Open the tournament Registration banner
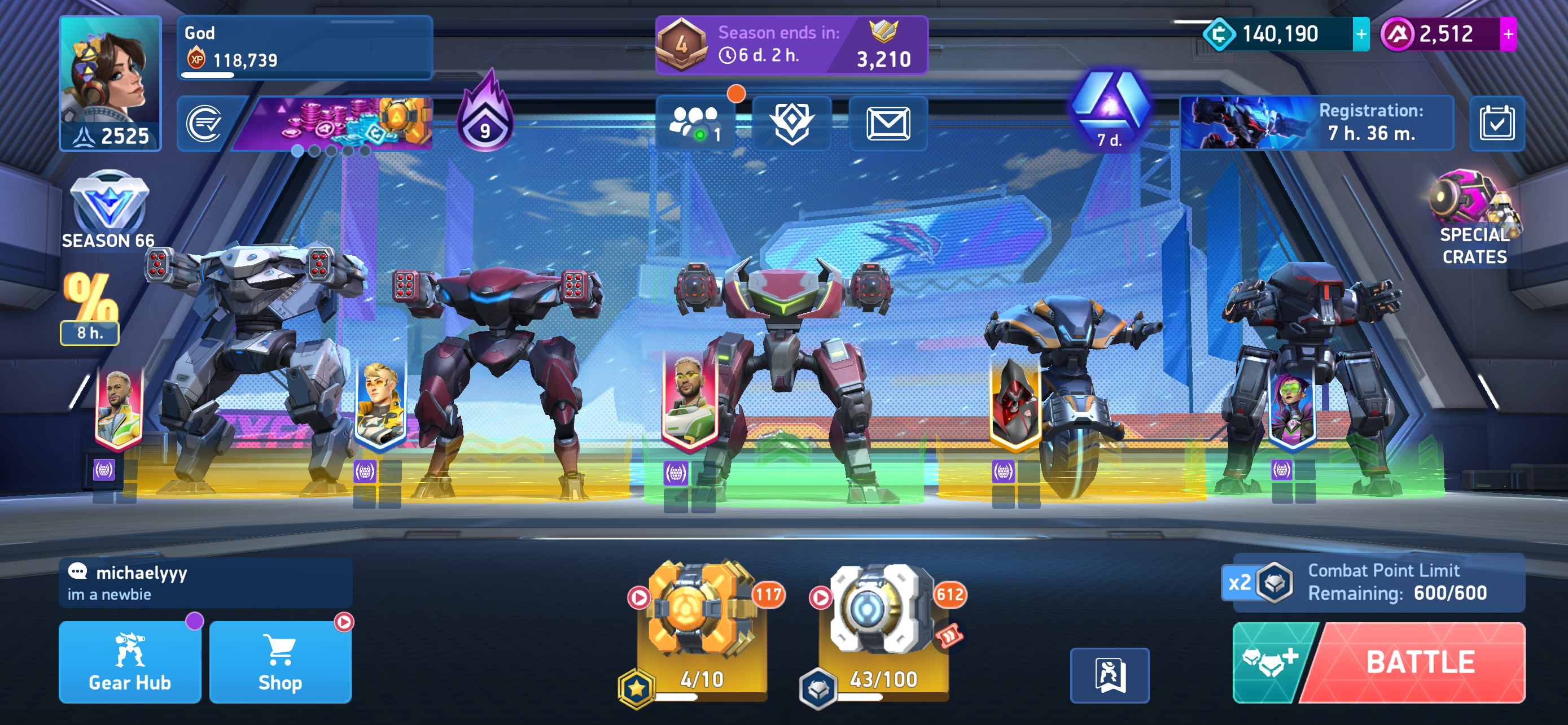This screenshot has height=725, width=1568. [x=1316, y=123]
